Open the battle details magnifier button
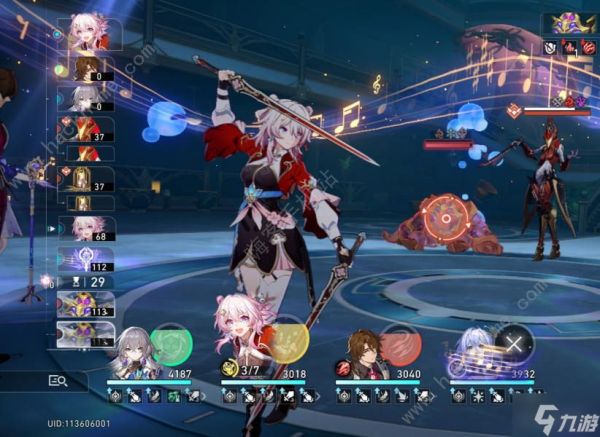The width and height of the screenshot is (600, 437). coord(58,380)
